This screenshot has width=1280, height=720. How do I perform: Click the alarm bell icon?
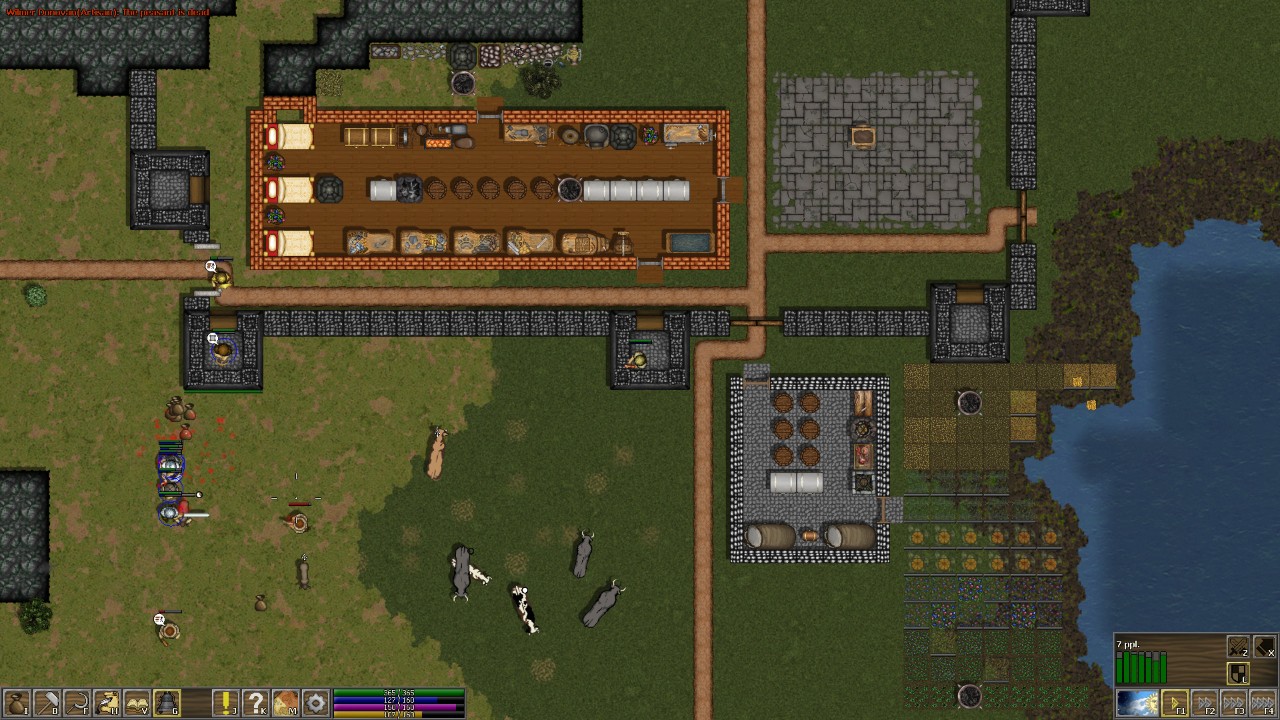[x=166, y=702]
